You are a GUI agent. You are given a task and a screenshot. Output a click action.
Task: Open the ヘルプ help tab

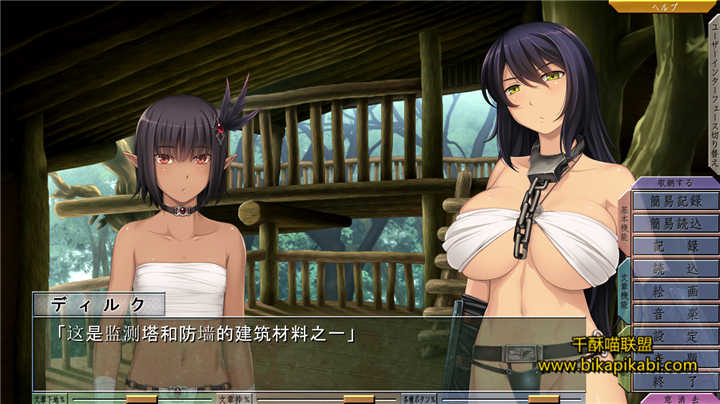663,6
